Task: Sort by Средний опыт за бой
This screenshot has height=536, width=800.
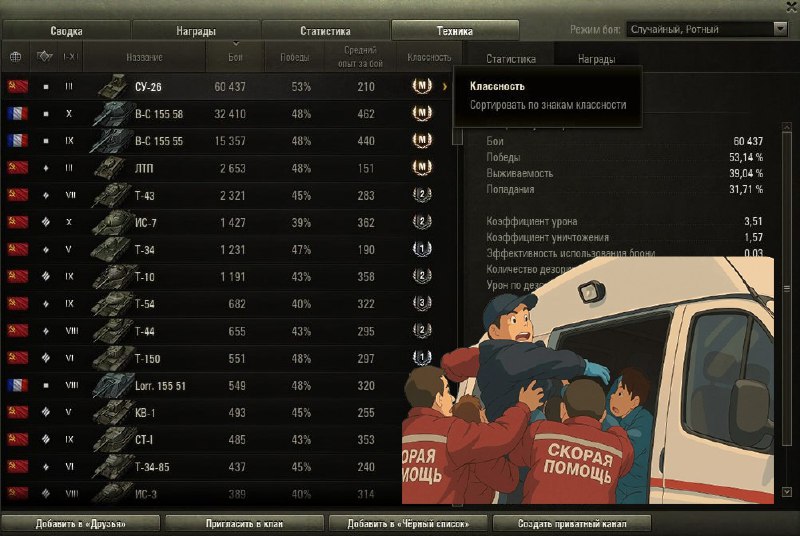Action: [x=360, y=55]
